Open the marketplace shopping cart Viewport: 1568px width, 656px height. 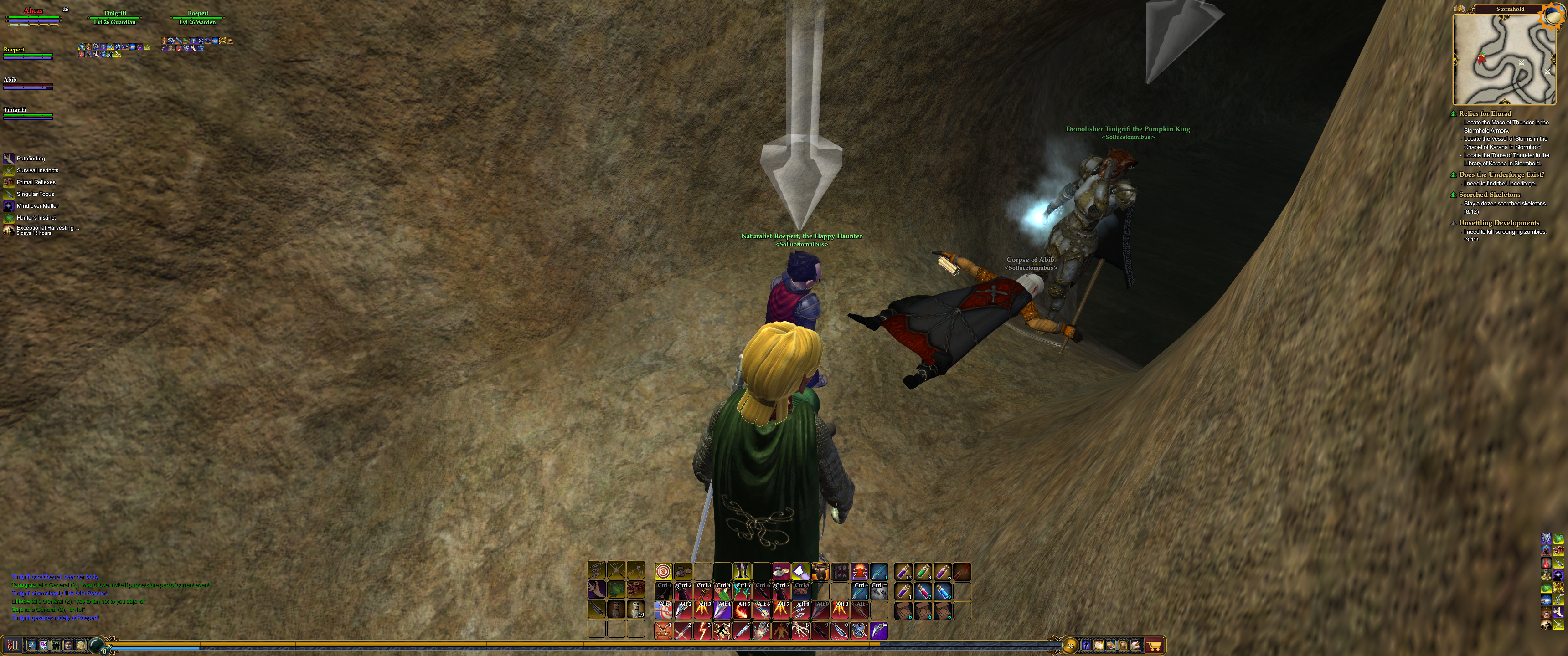tap(1154, 645)
